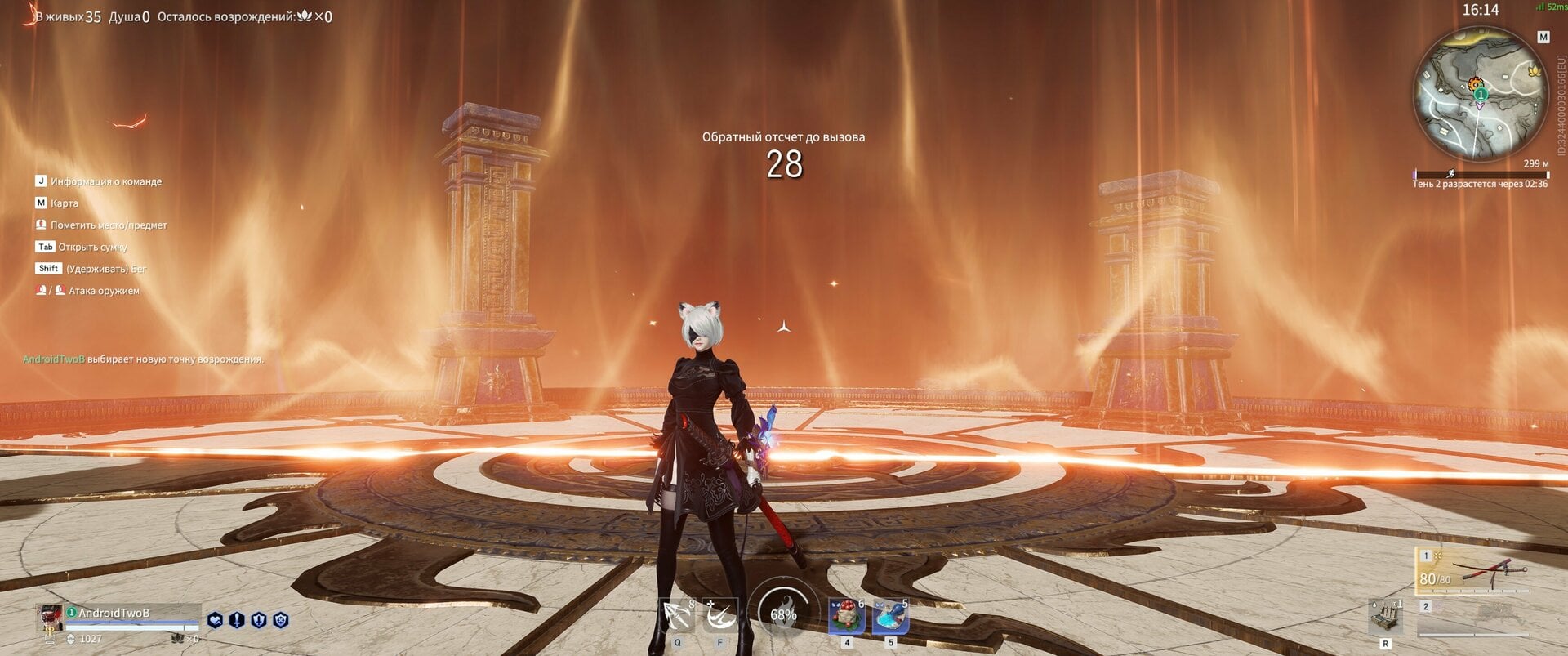Click the 68% charge meter ring

(x=782, y=615)
